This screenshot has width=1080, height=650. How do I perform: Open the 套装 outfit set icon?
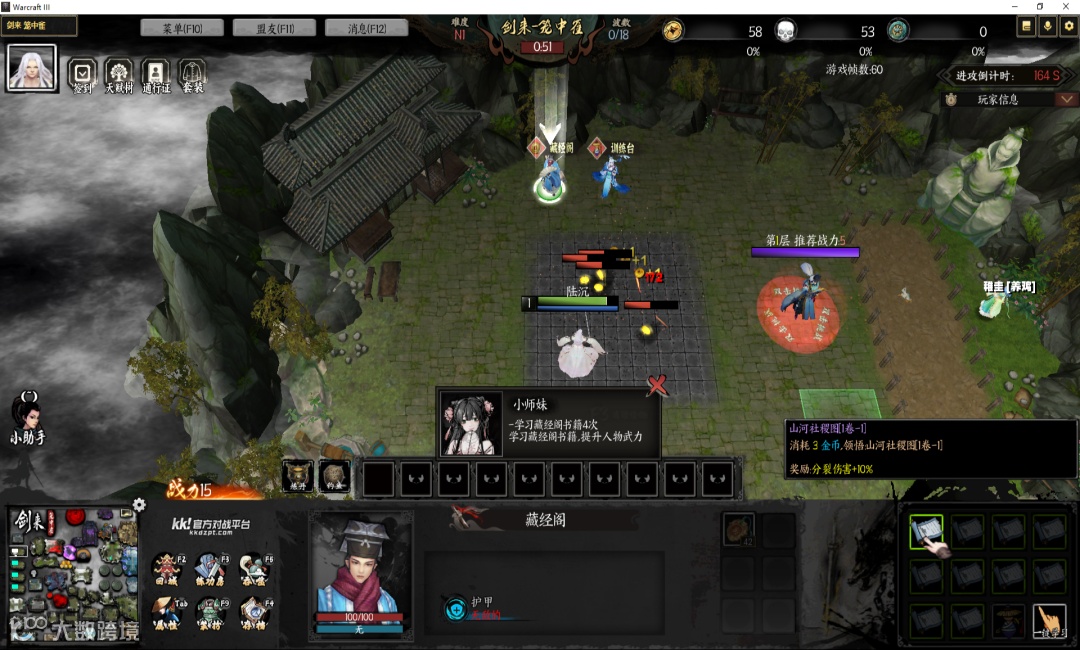tap(192, 74)
